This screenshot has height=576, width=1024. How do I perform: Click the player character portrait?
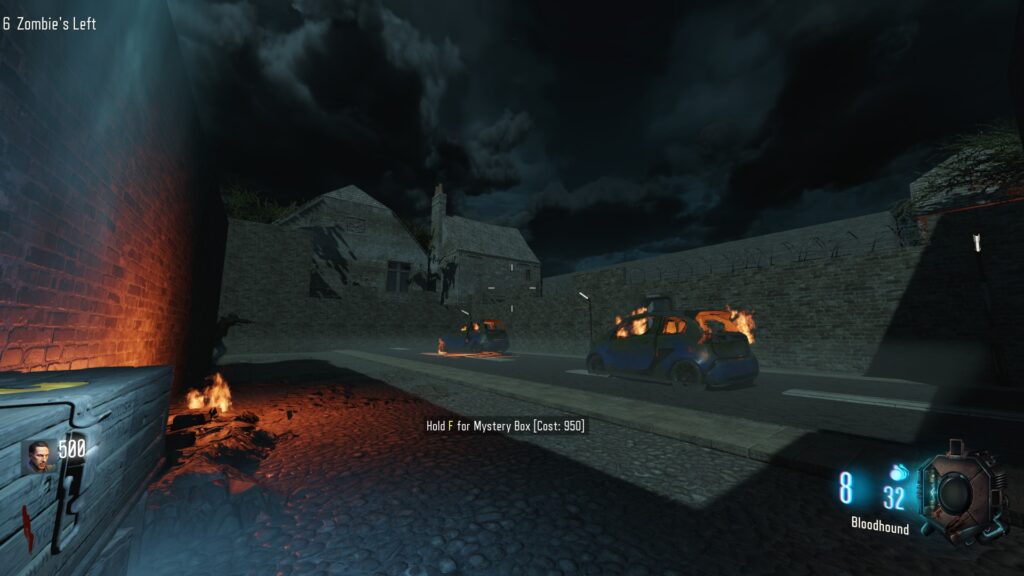pos(40,456)
